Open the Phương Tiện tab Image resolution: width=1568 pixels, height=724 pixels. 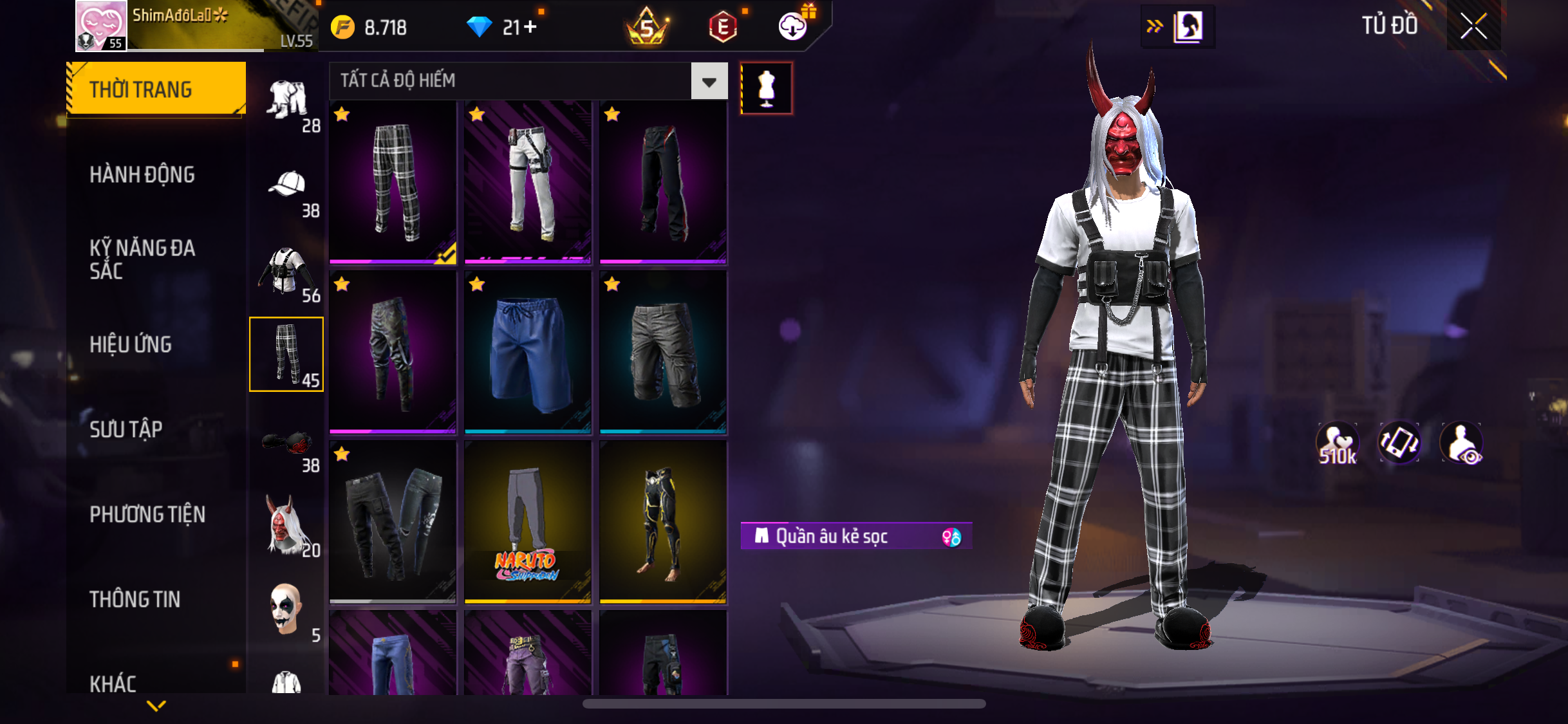[147, 514]
